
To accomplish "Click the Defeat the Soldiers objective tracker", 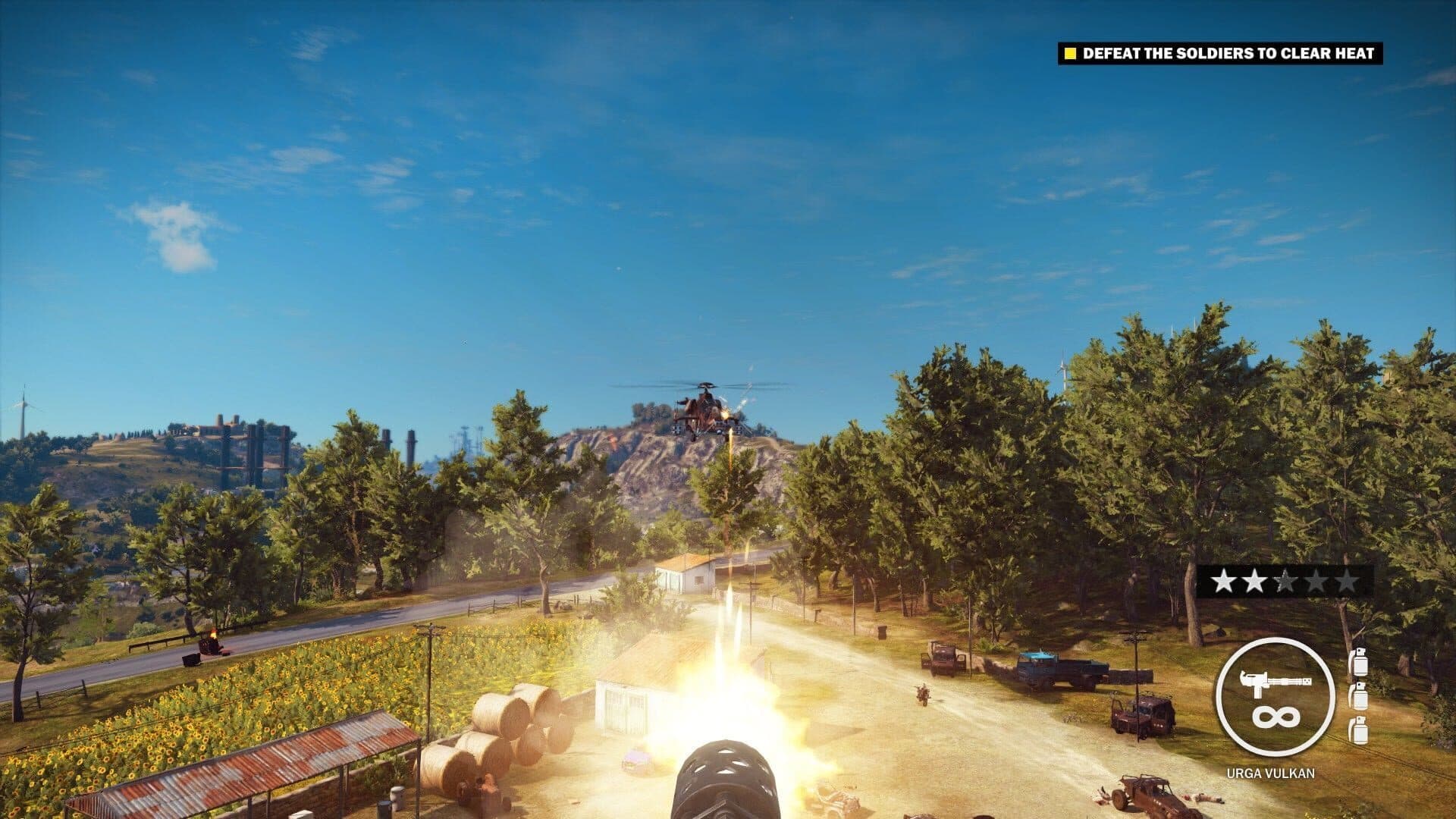I will click(1219, 53).
